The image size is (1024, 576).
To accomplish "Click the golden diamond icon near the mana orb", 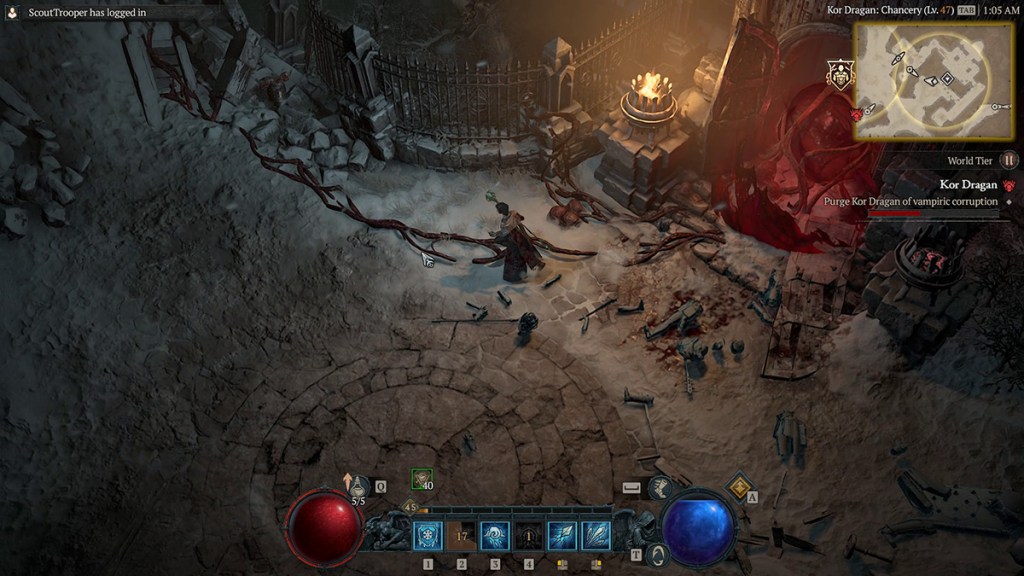I will (738, 486).
